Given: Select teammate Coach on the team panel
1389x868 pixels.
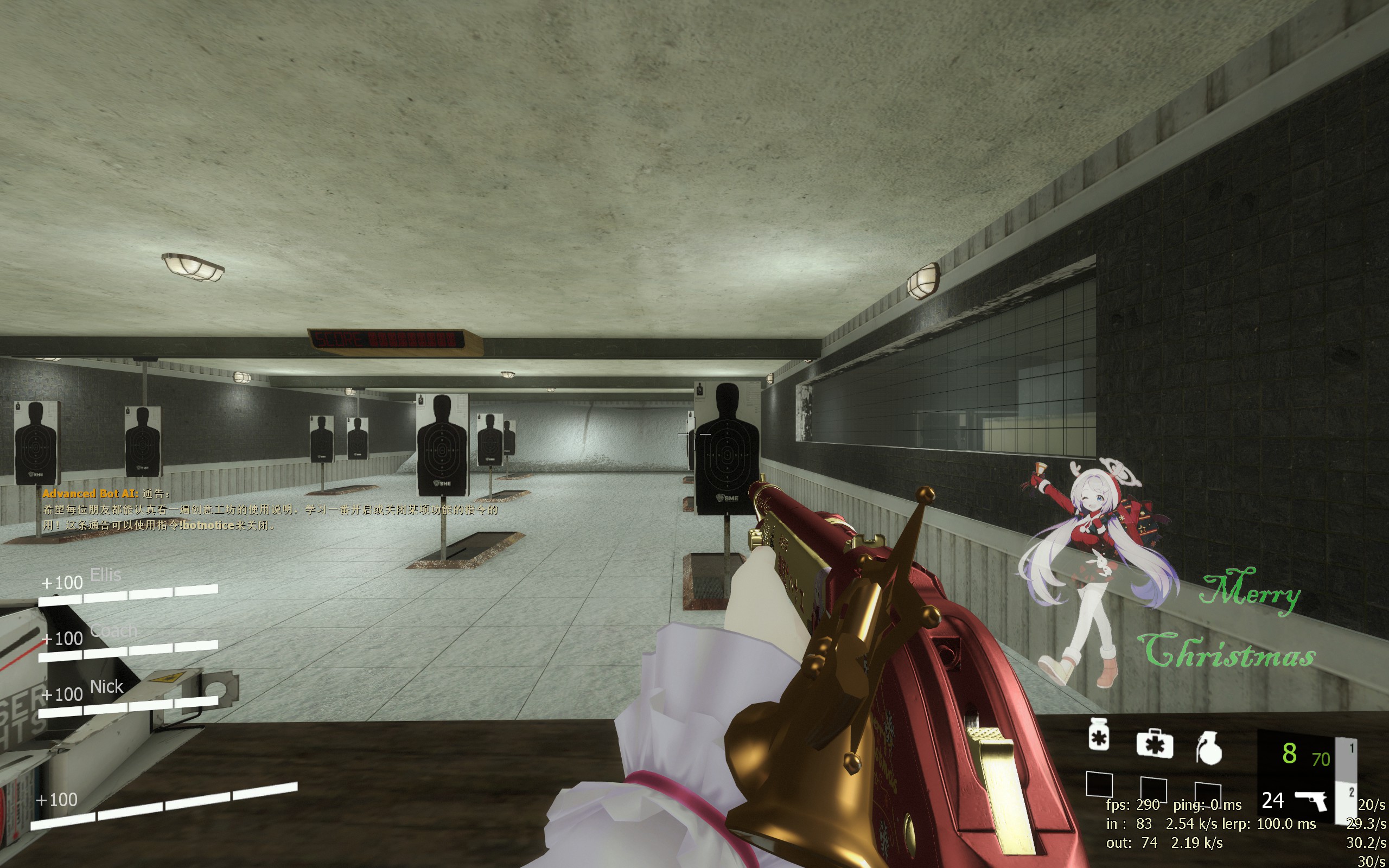Looking at the screenshot, I should [113, 631].
